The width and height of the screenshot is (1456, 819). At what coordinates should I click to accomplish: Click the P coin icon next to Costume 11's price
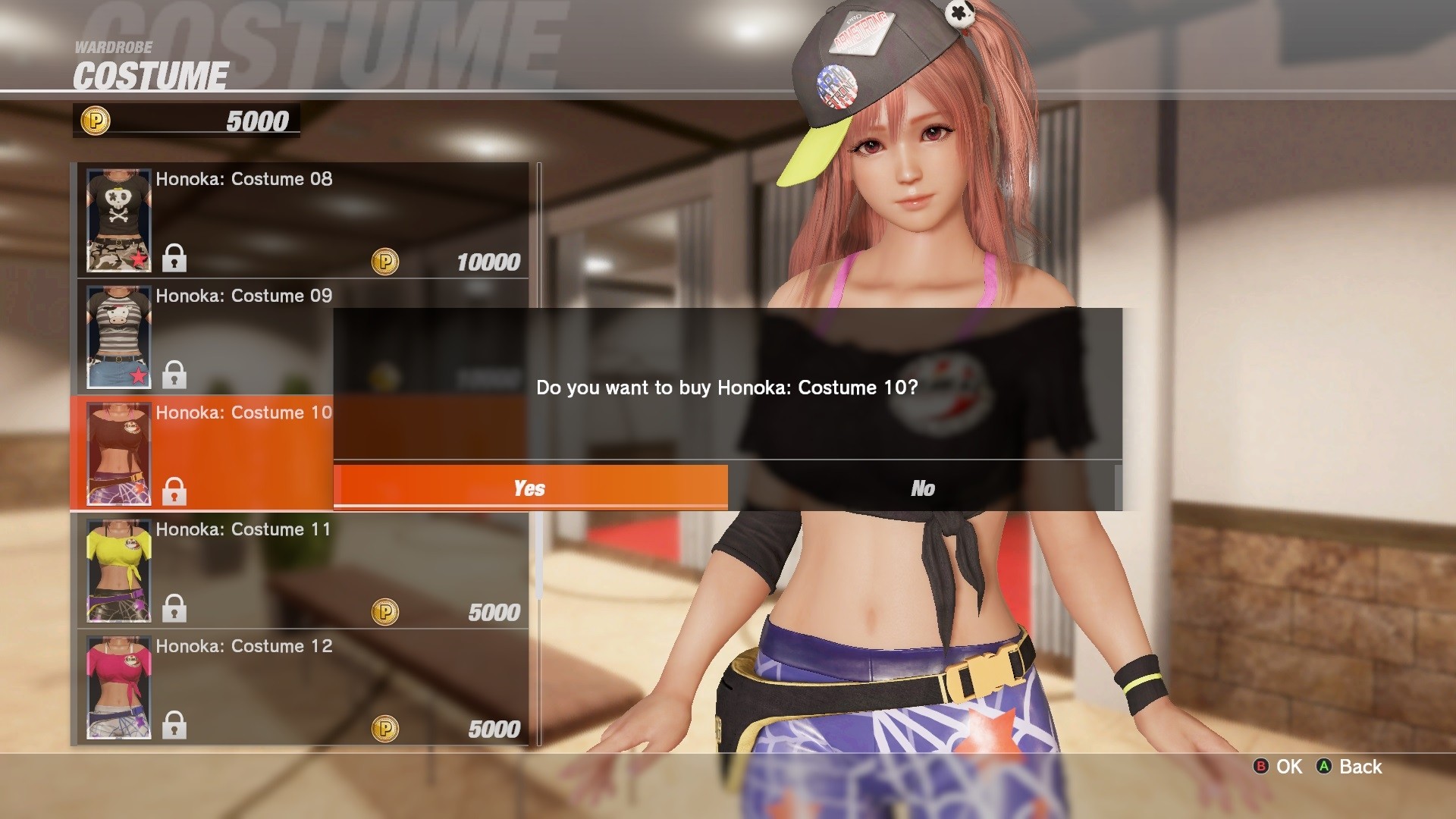pos(385,612)
